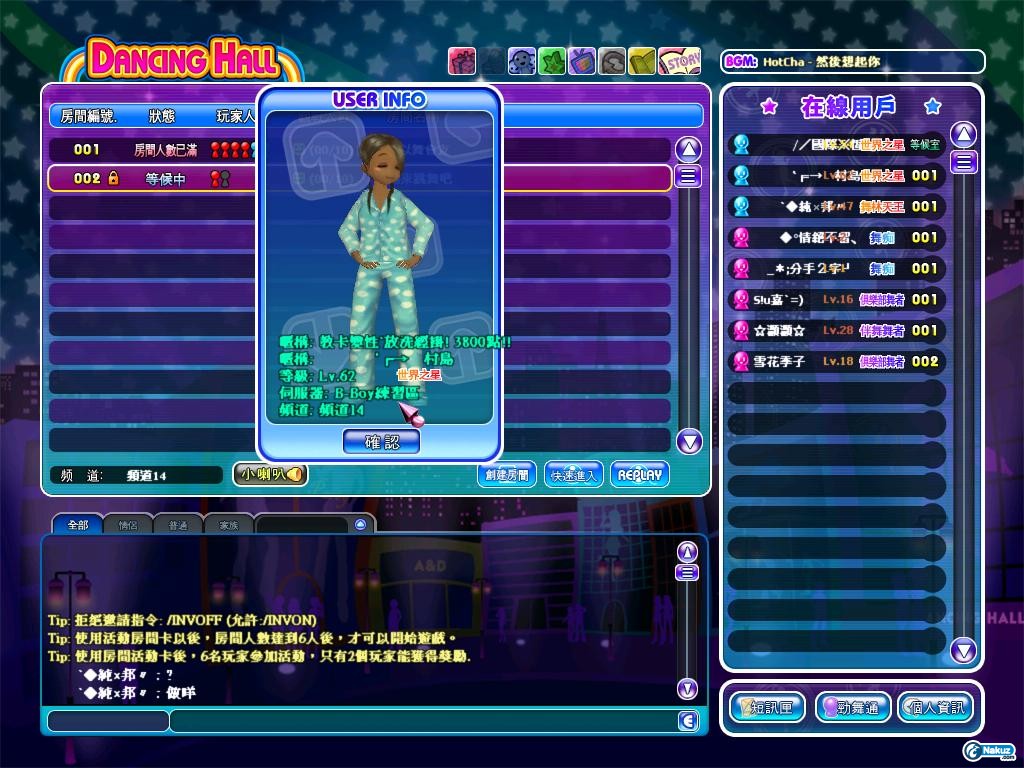The width and height of the screenshot is (1024, 768).
Task: Activate the 小喇叭 megaphone button
Action: pos(270,475)
